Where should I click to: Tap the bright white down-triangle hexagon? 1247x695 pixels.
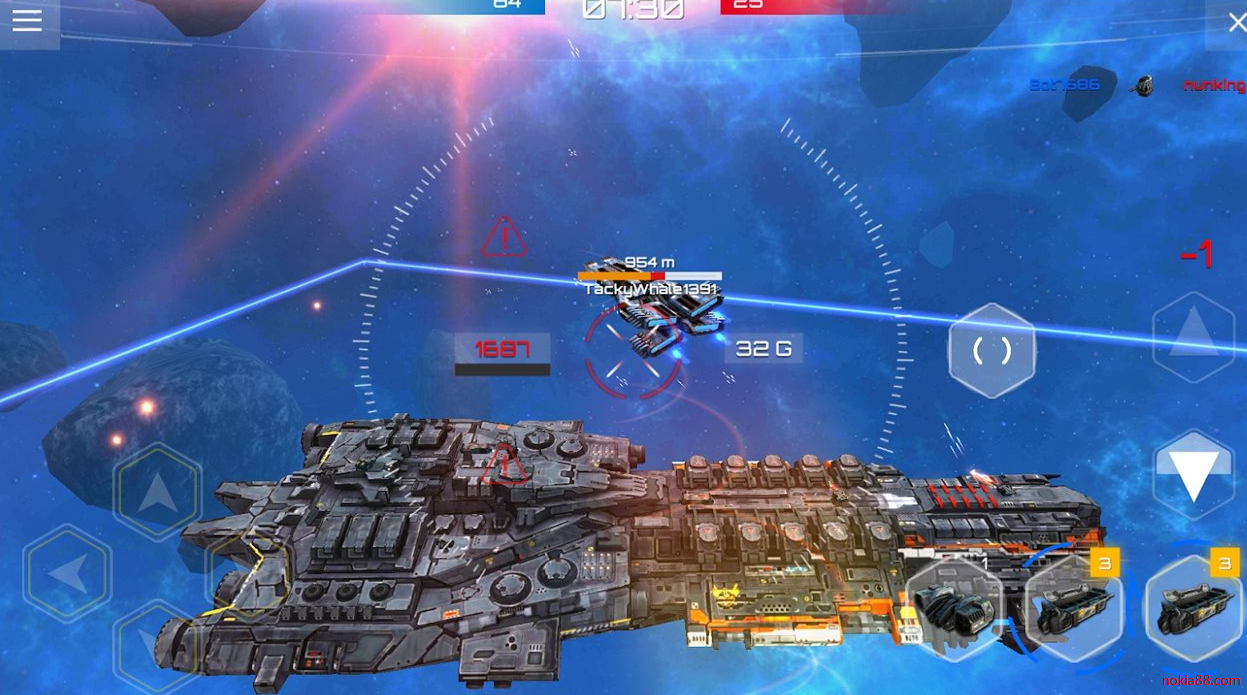pyautogui.click(x=1193, y=474)
